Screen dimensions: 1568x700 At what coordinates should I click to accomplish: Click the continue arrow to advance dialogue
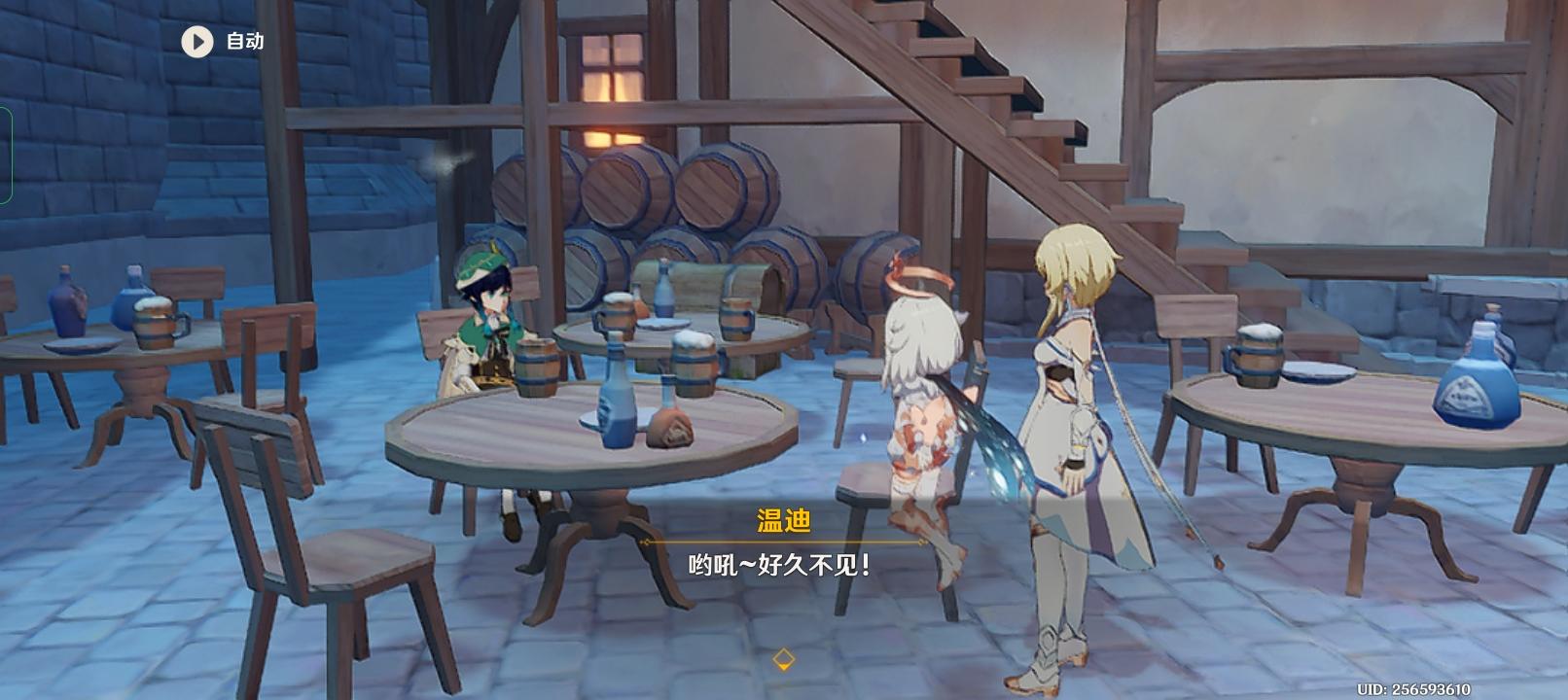point(783,657)
